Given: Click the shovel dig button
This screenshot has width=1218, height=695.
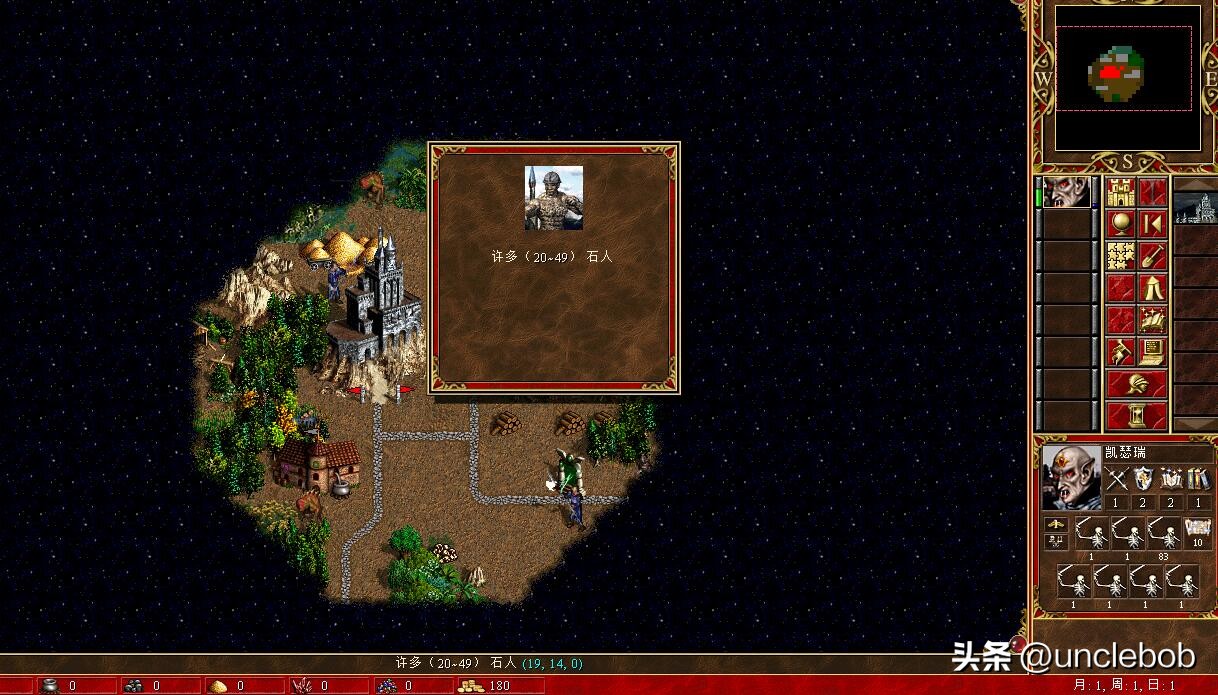Looking at the screenshot, I should (x=1153, y=256).
